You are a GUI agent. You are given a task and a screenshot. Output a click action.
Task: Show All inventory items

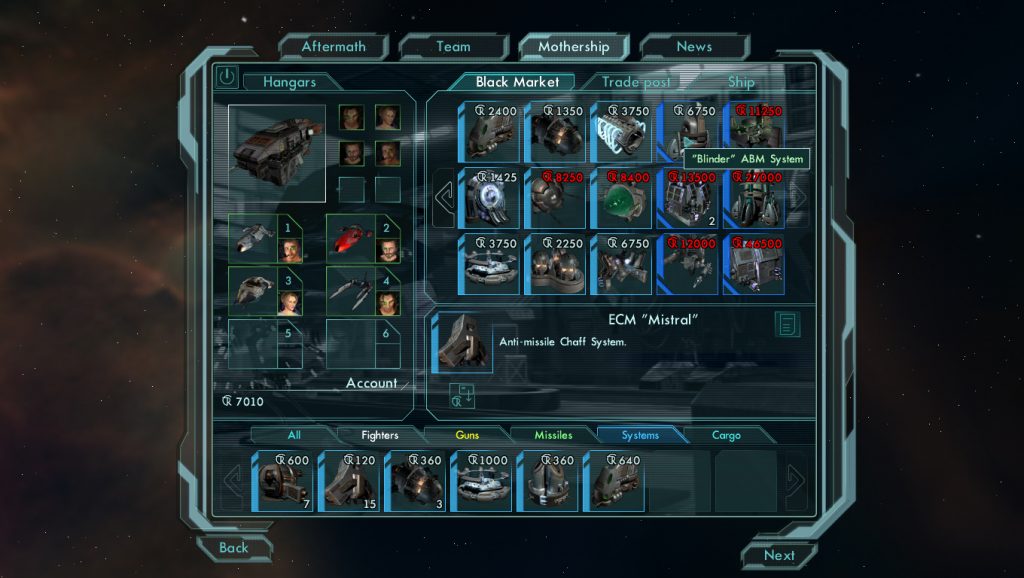tap(293, 435)
